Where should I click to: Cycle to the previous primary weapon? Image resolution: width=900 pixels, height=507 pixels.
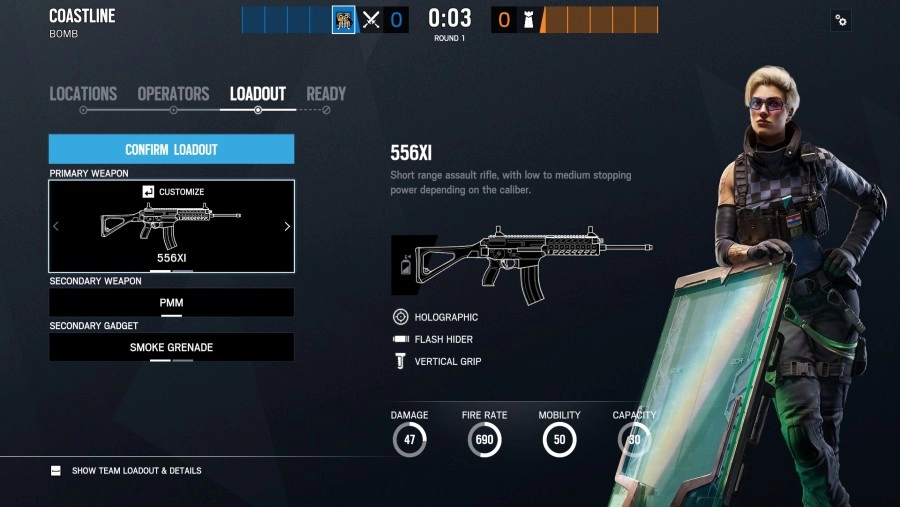pos(56,227)
